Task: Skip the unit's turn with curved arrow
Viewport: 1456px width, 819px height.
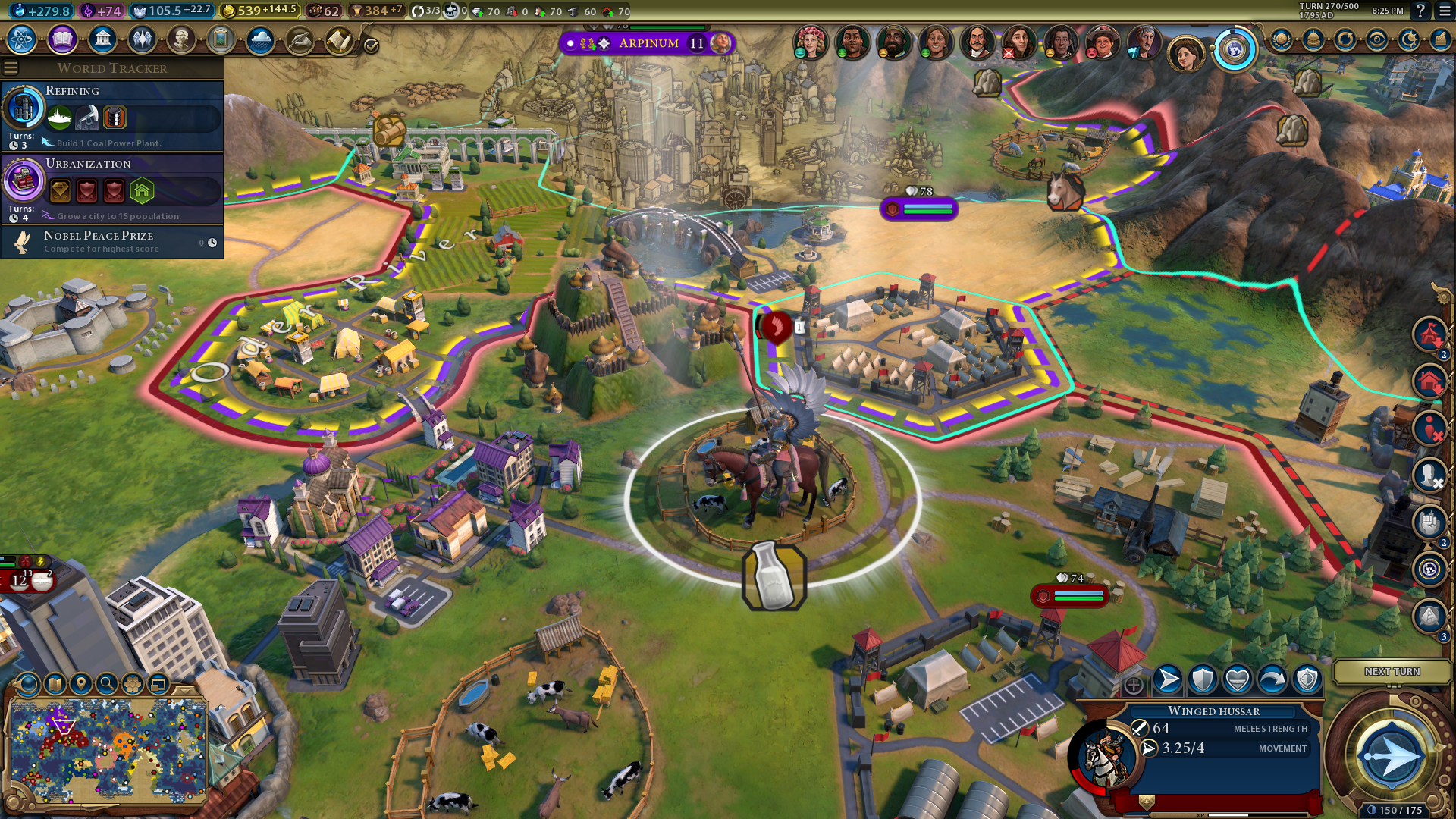Action: click(x=1272, y=679)
